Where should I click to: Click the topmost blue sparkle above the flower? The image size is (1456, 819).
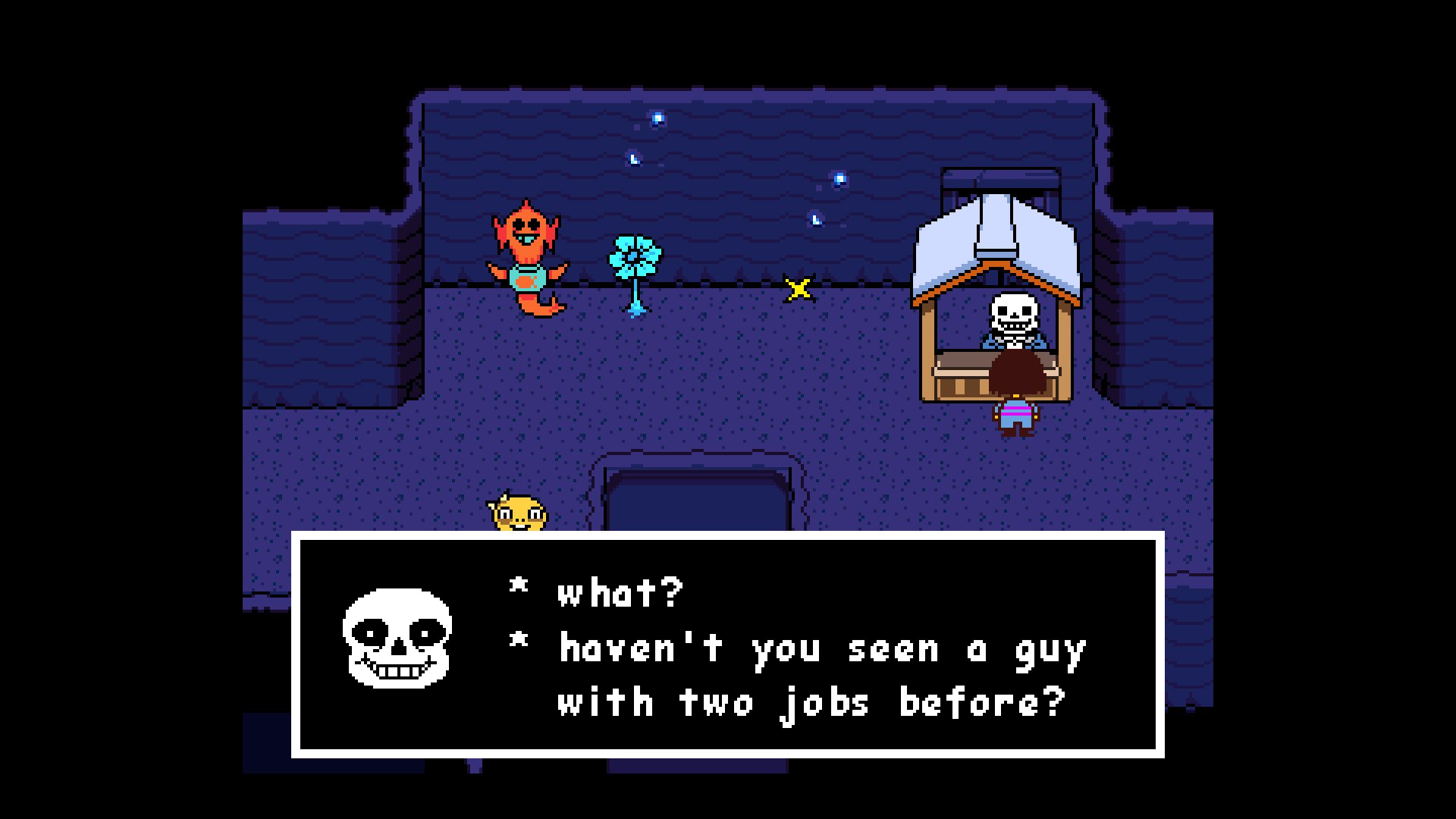[656, 118]
